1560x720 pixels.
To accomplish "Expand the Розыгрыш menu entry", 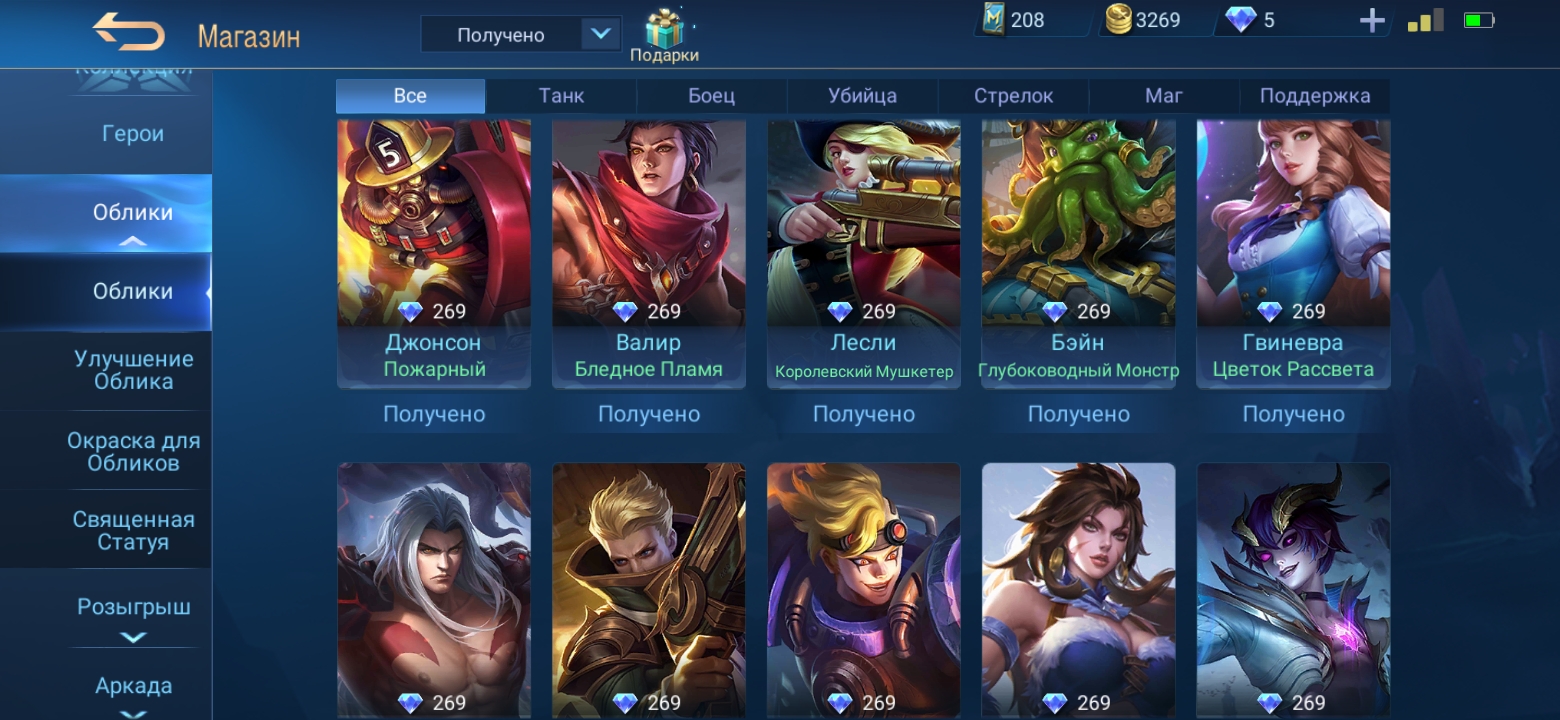I will pyautogui.click(x=133, y=608).
